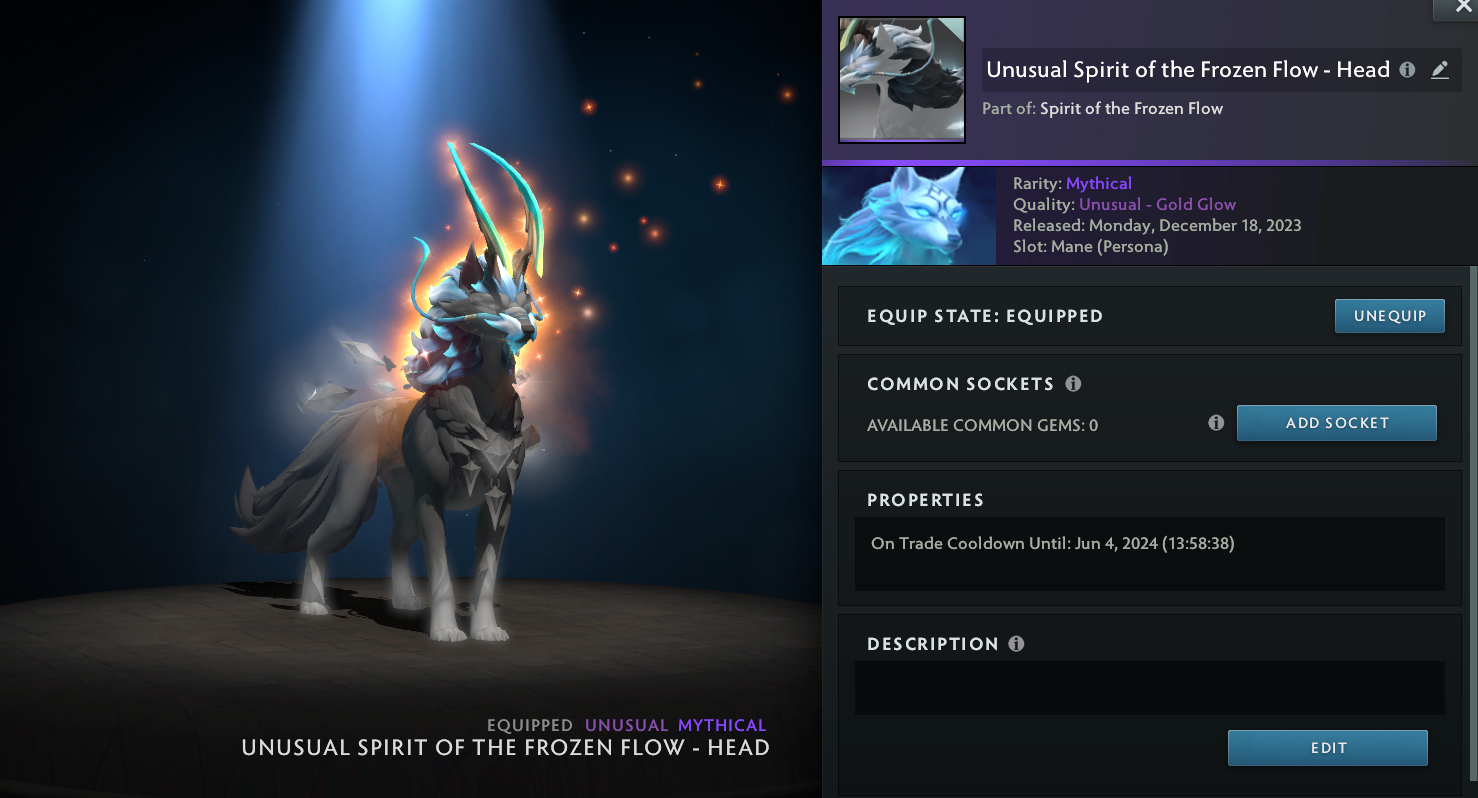Show the Common Sockets info tooltip
Image resolution: width=1478 pixels, height=798 pixels.
[x=1073, y=384]
